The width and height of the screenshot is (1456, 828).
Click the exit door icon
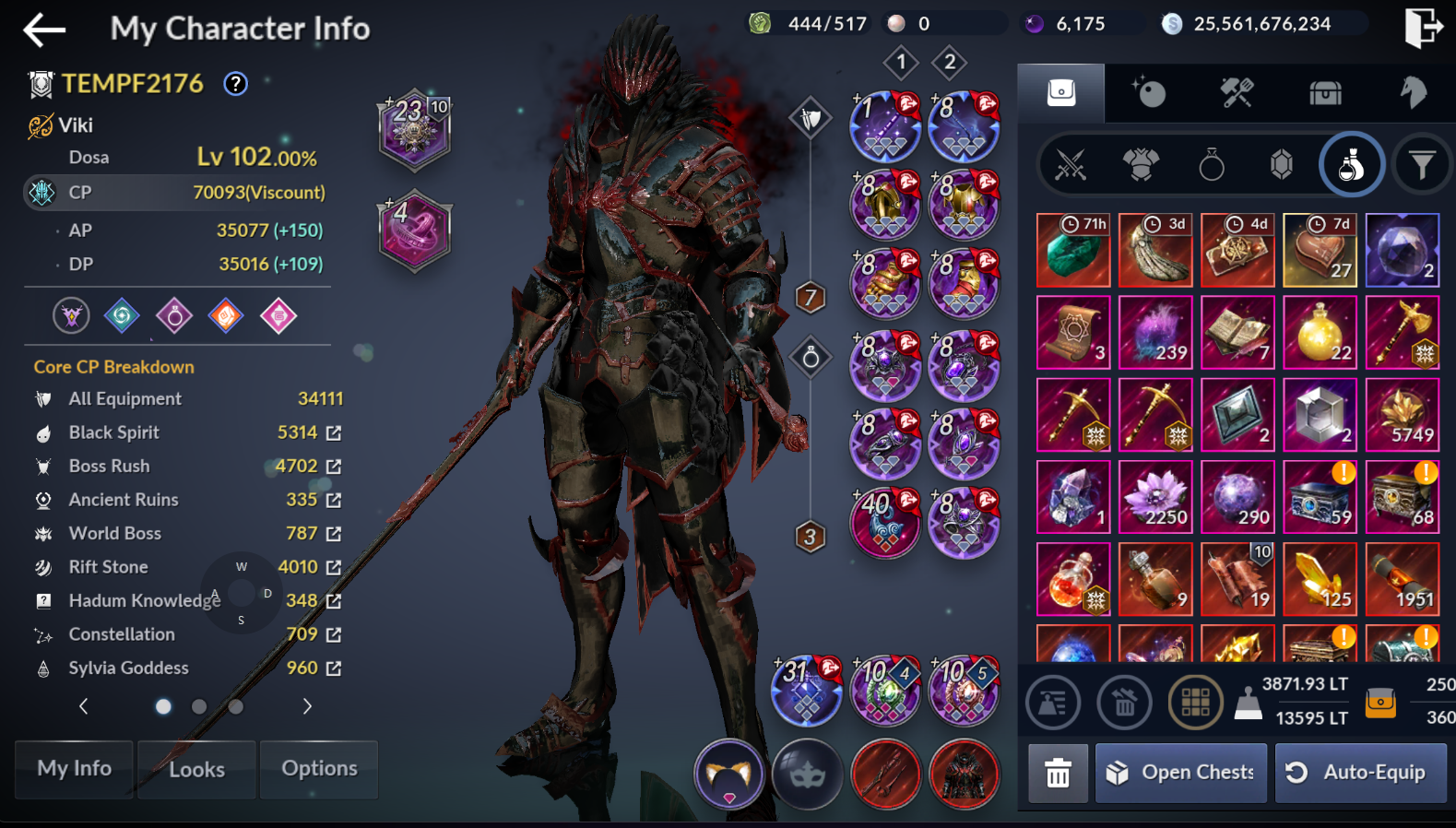point(1421,27)
